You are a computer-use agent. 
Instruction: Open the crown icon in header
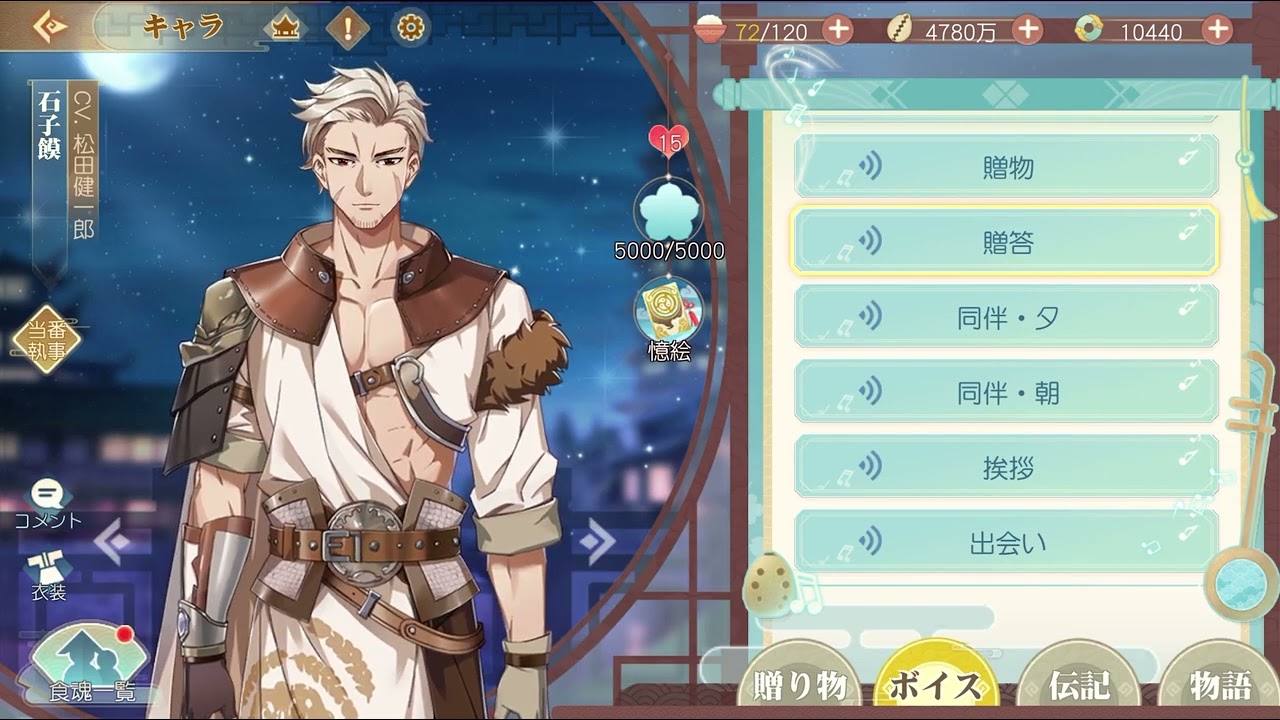click(286, 28)
